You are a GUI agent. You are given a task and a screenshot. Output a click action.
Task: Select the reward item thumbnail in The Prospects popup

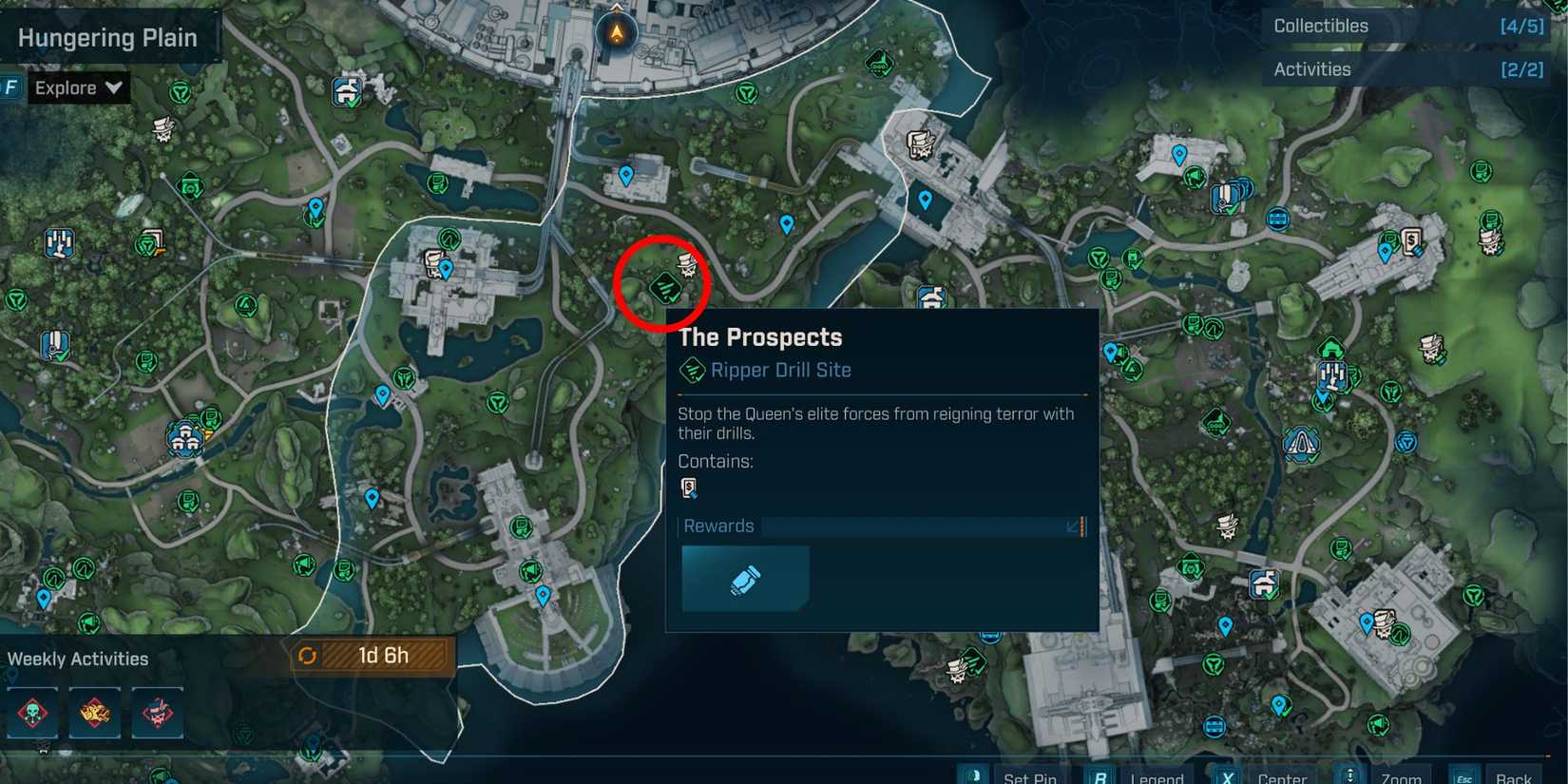pos(745,578)
